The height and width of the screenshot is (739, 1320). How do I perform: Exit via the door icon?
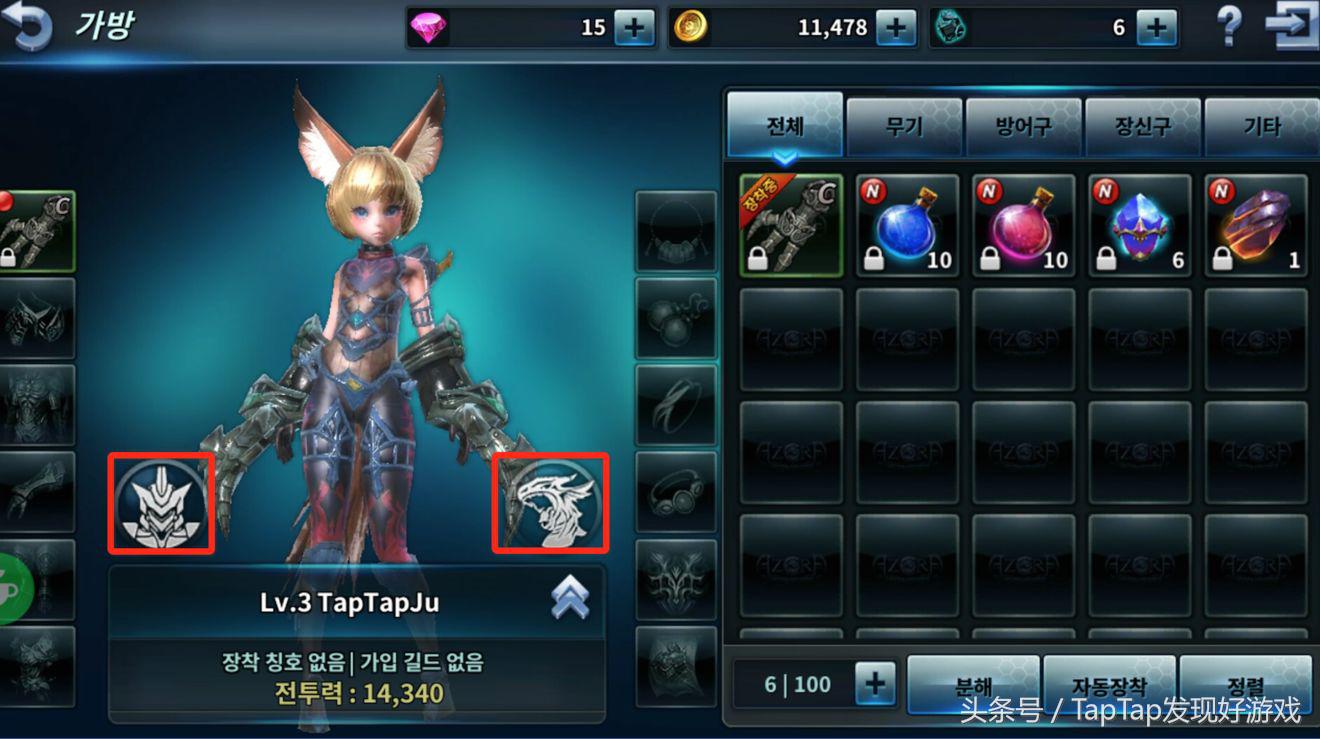(x=1290, y=27)
